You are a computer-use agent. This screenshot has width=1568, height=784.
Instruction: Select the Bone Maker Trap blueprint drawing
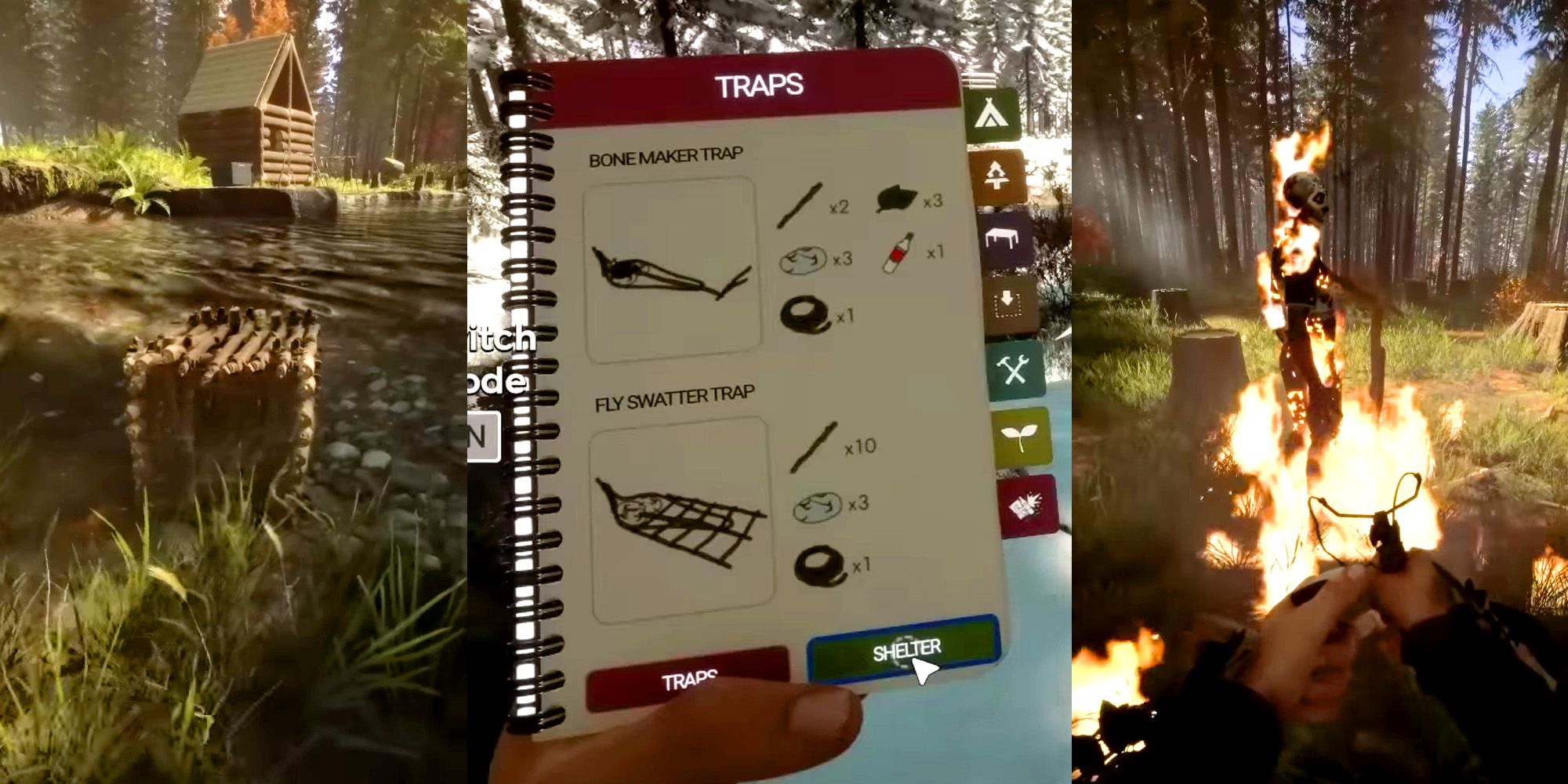[x=670, y=270]
